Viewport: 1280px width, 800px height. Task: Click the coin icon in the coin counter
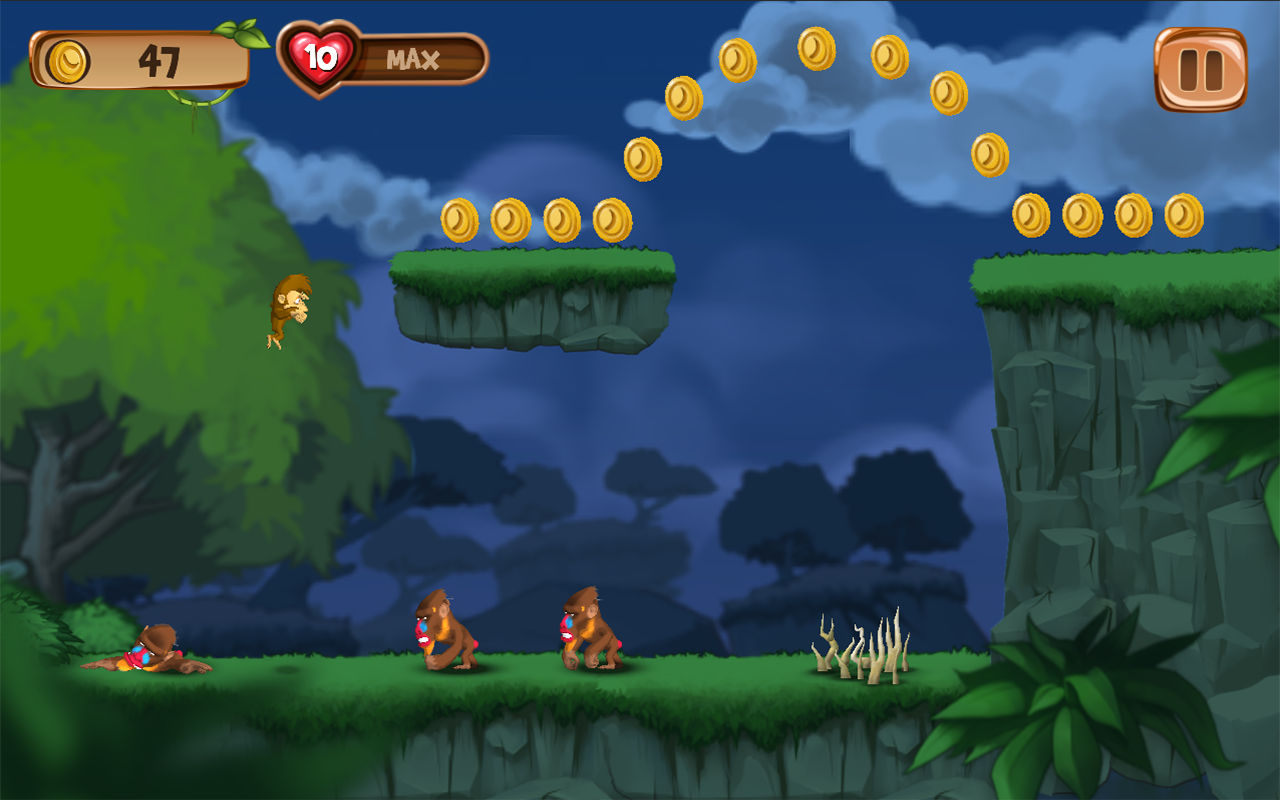[66, 60]
